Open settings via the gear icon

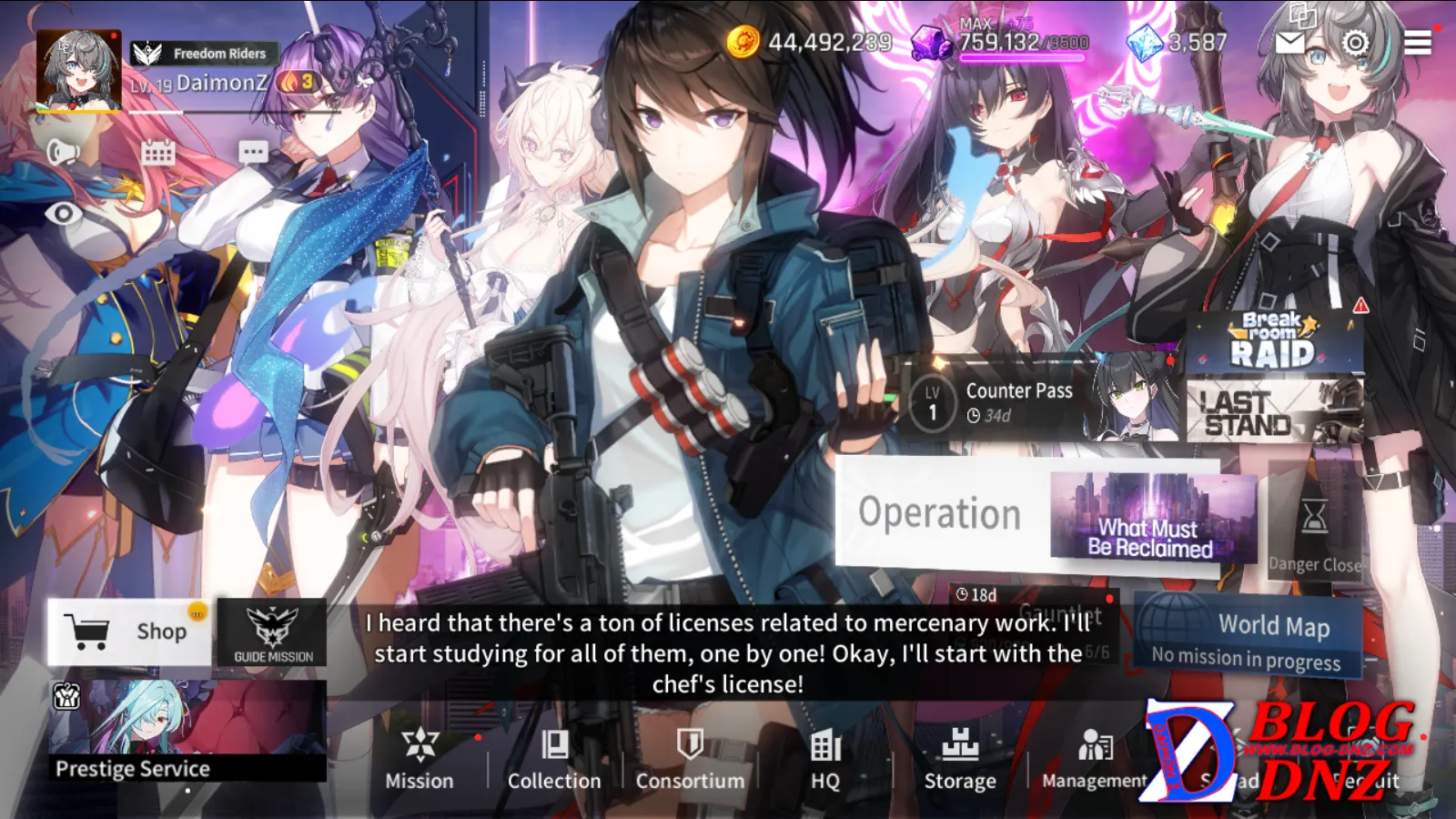click(x=1355, y=42)
